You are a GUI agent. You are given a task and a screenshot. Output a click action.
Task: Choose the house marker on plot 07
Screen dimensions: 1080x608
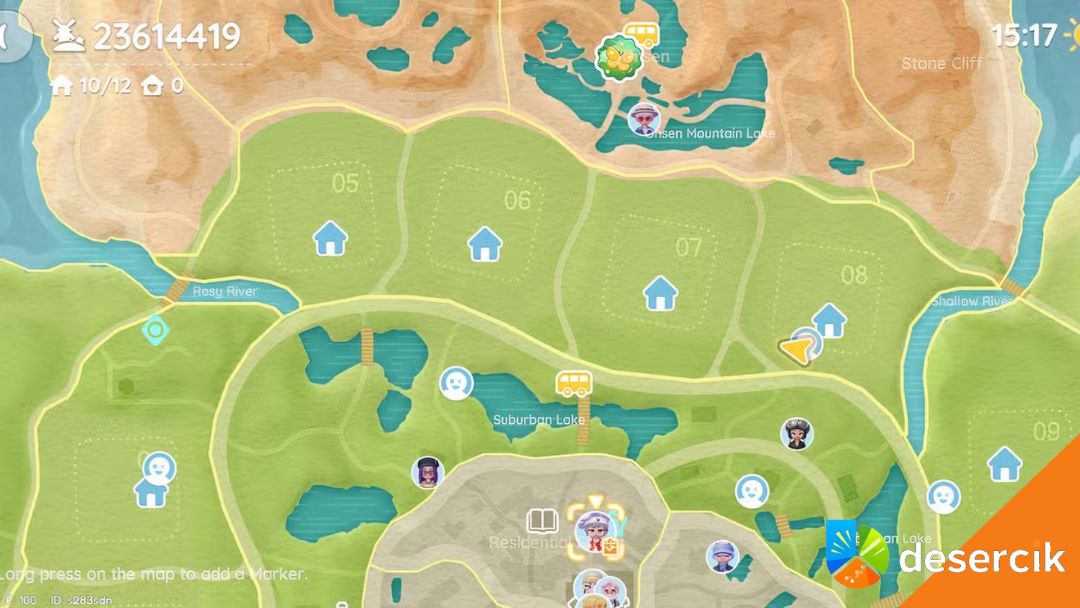660,293
